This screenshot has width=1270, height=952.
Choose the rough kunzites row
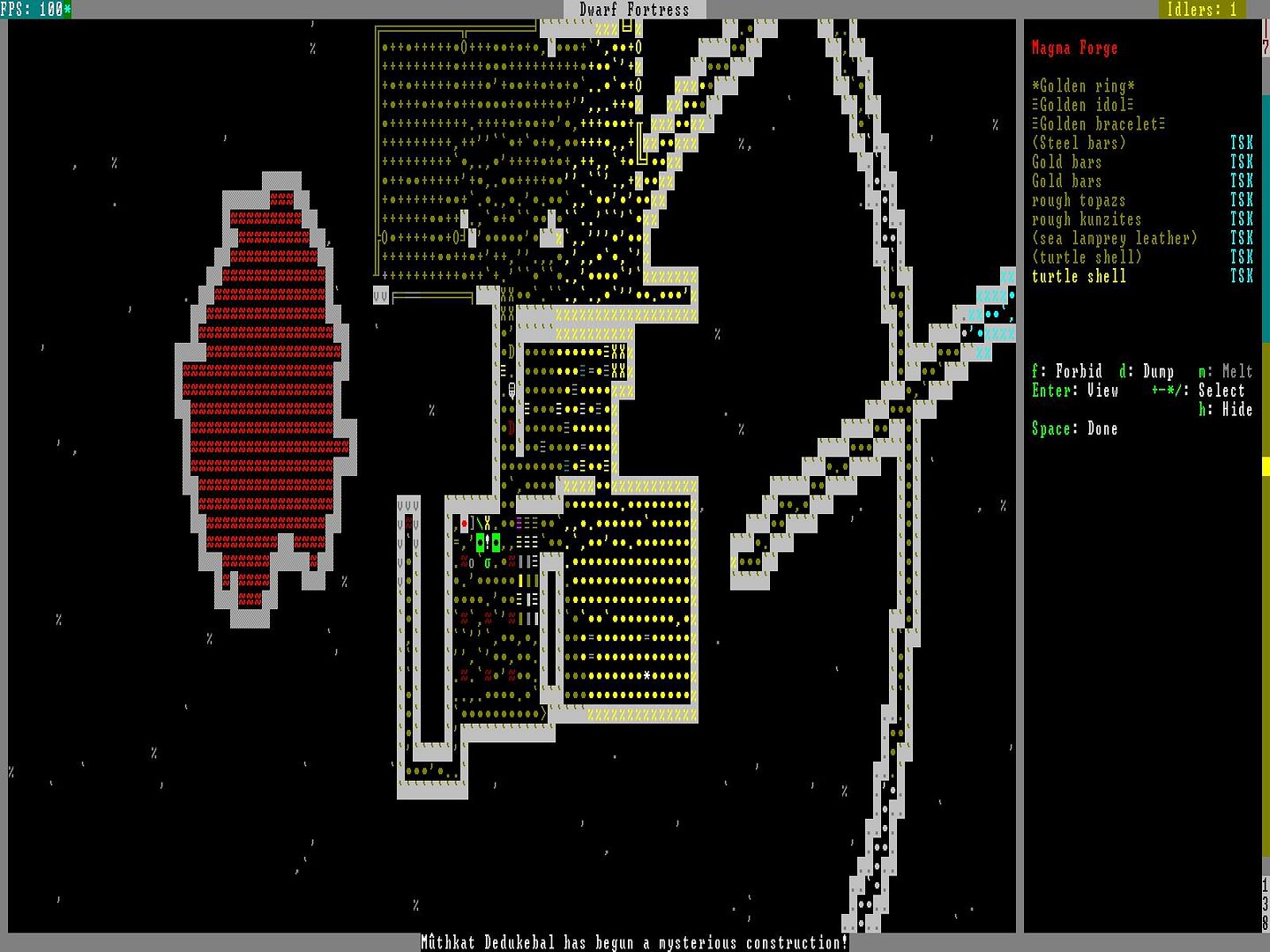(x=1087, y=219)
